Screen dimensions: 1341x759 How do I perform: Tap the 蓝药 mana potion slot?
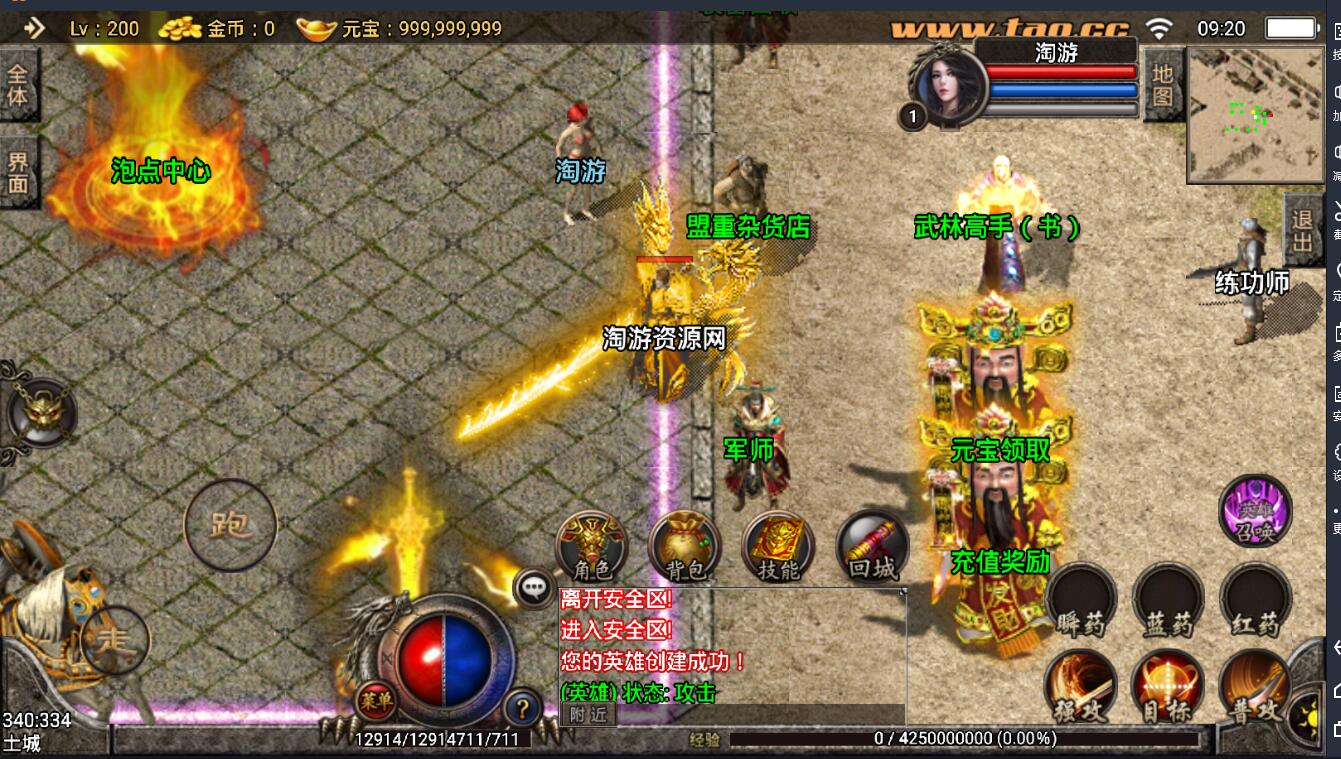1168,600
